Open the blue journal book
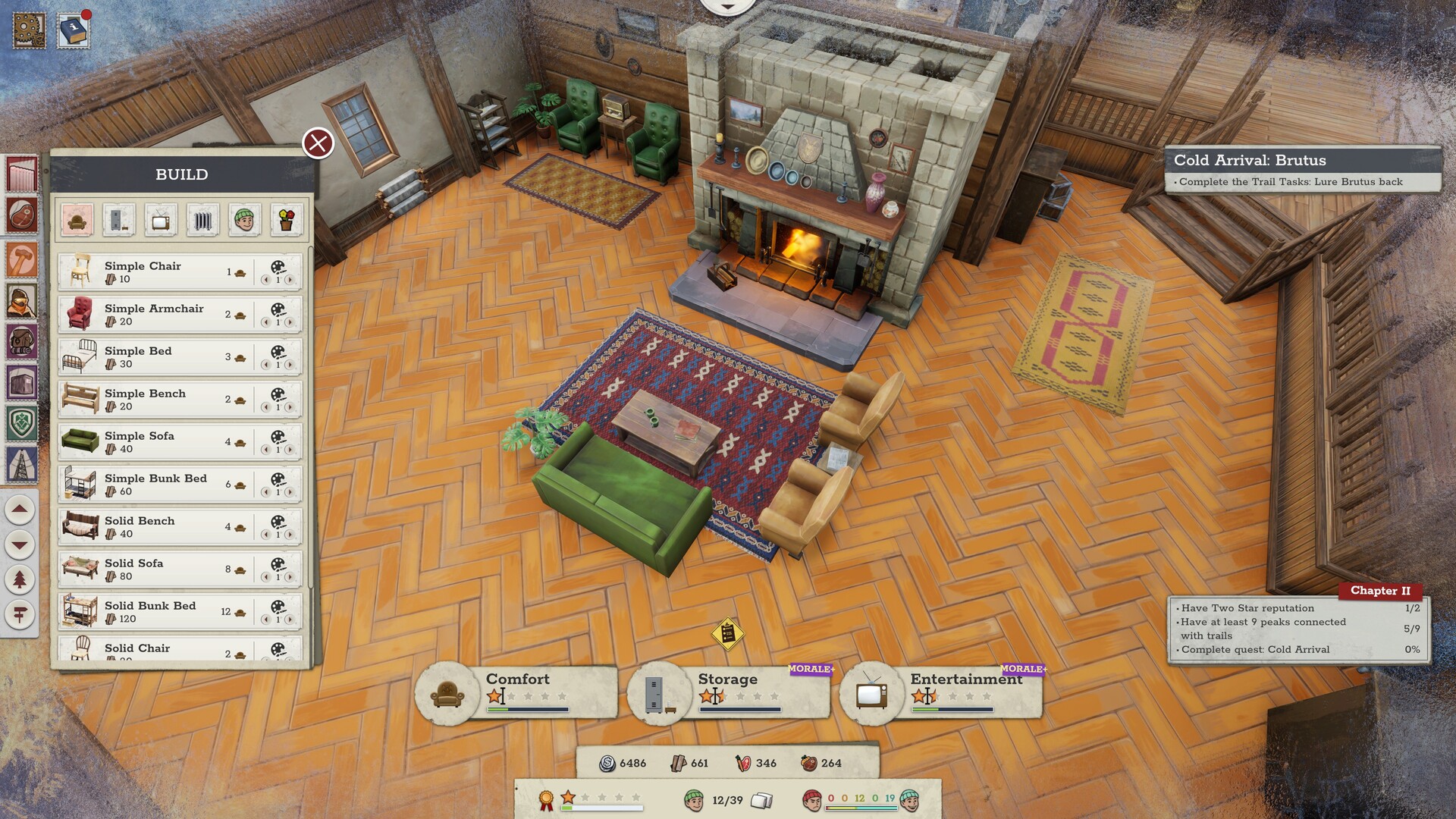 [x=74, y=31]
